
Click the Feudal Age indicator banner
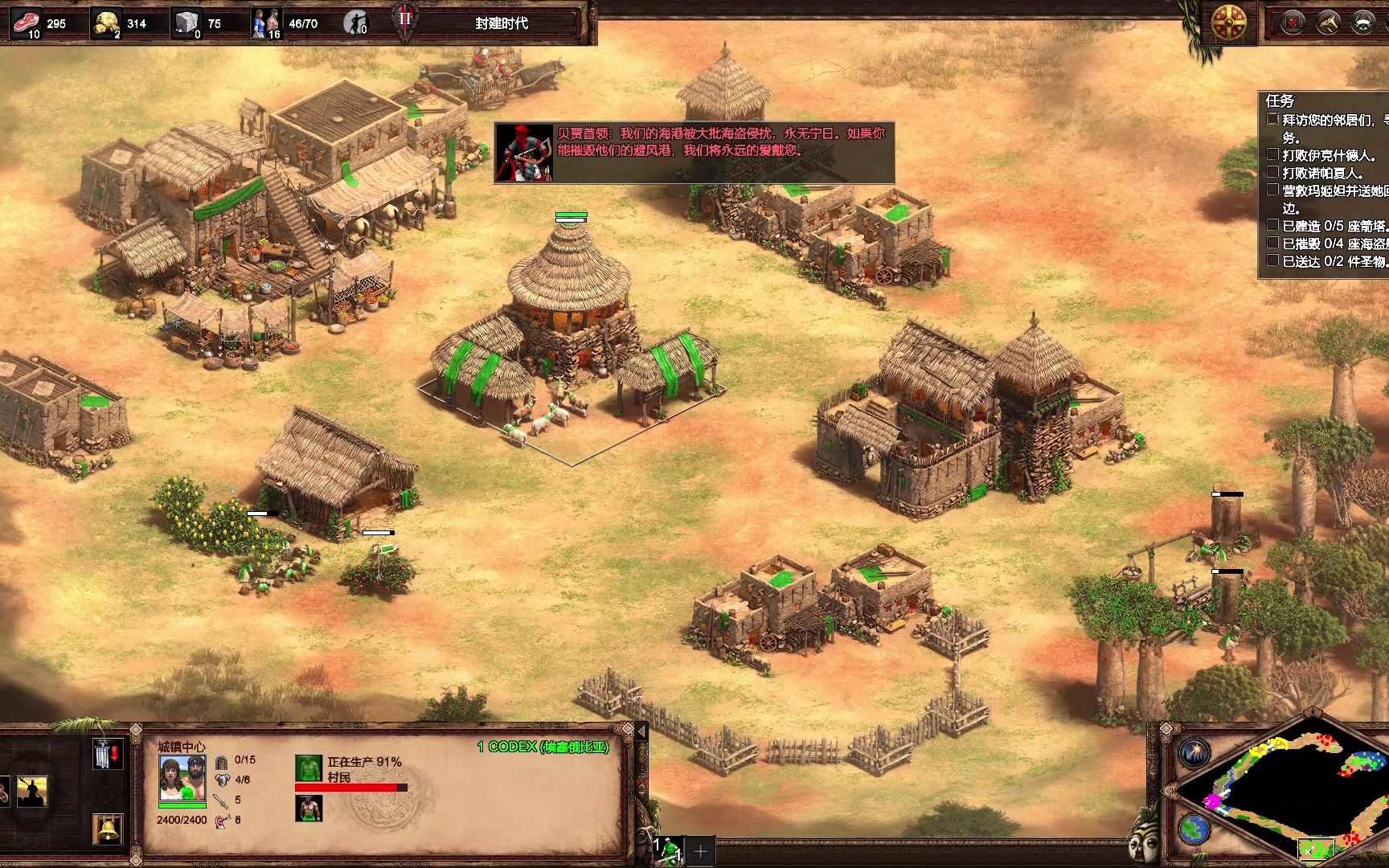pyautogui.click(x=500, y=23)
